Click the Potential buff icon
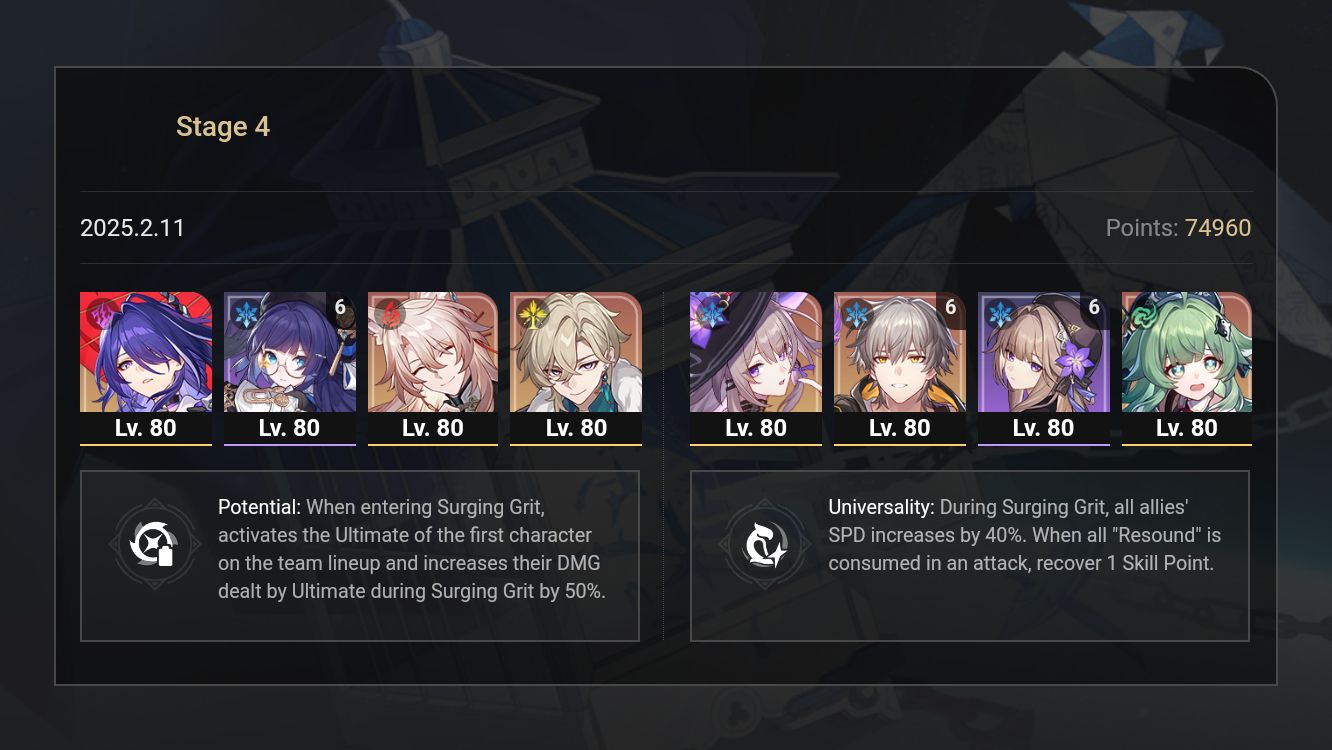Viewport: 1332px width, 750px height. [155, 544]
